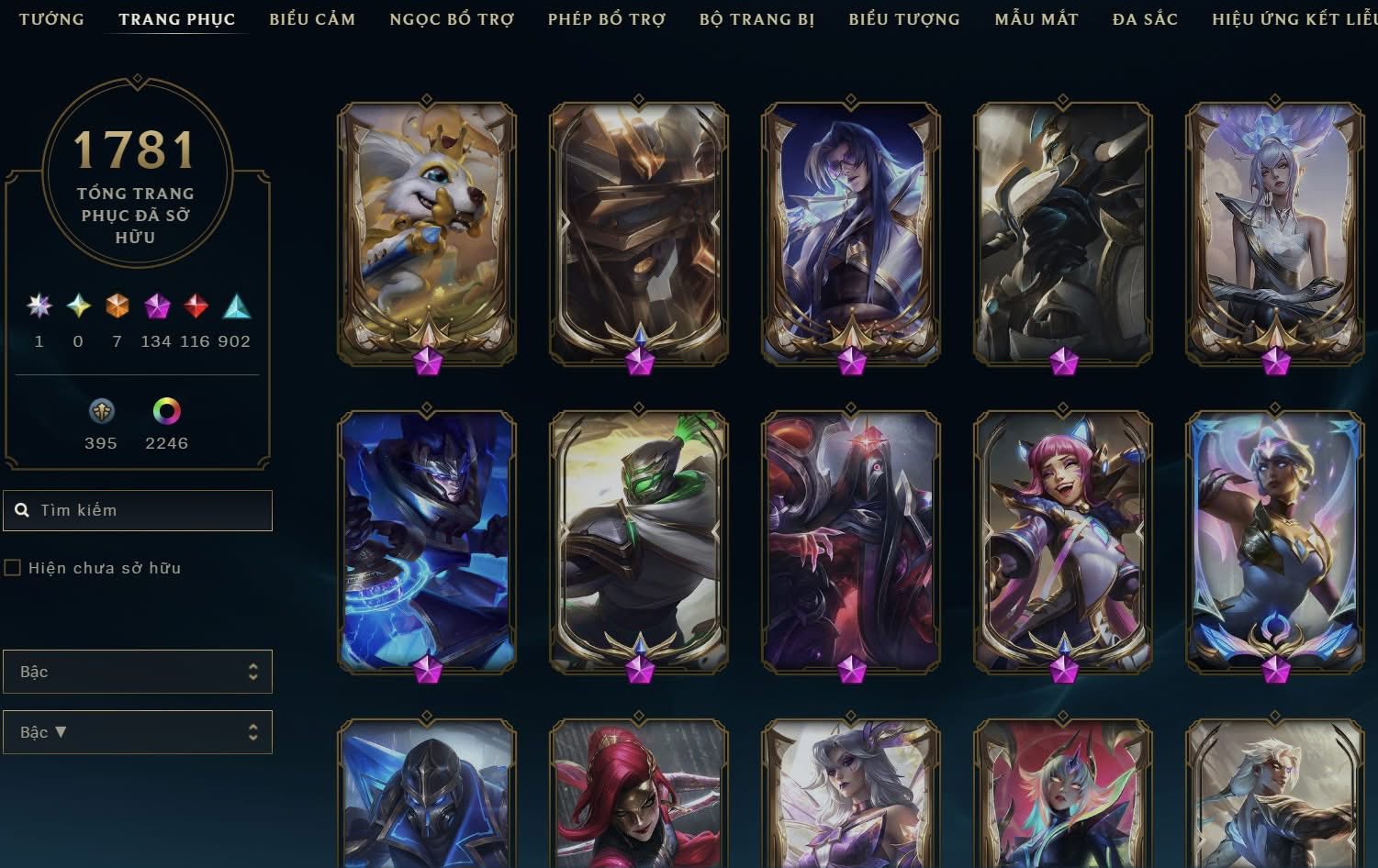Image resolution: width=1378 pixels, height=868 pixels.
Task: Click the prestige emblem icon showing 395
Action: (x=101, y=409)
